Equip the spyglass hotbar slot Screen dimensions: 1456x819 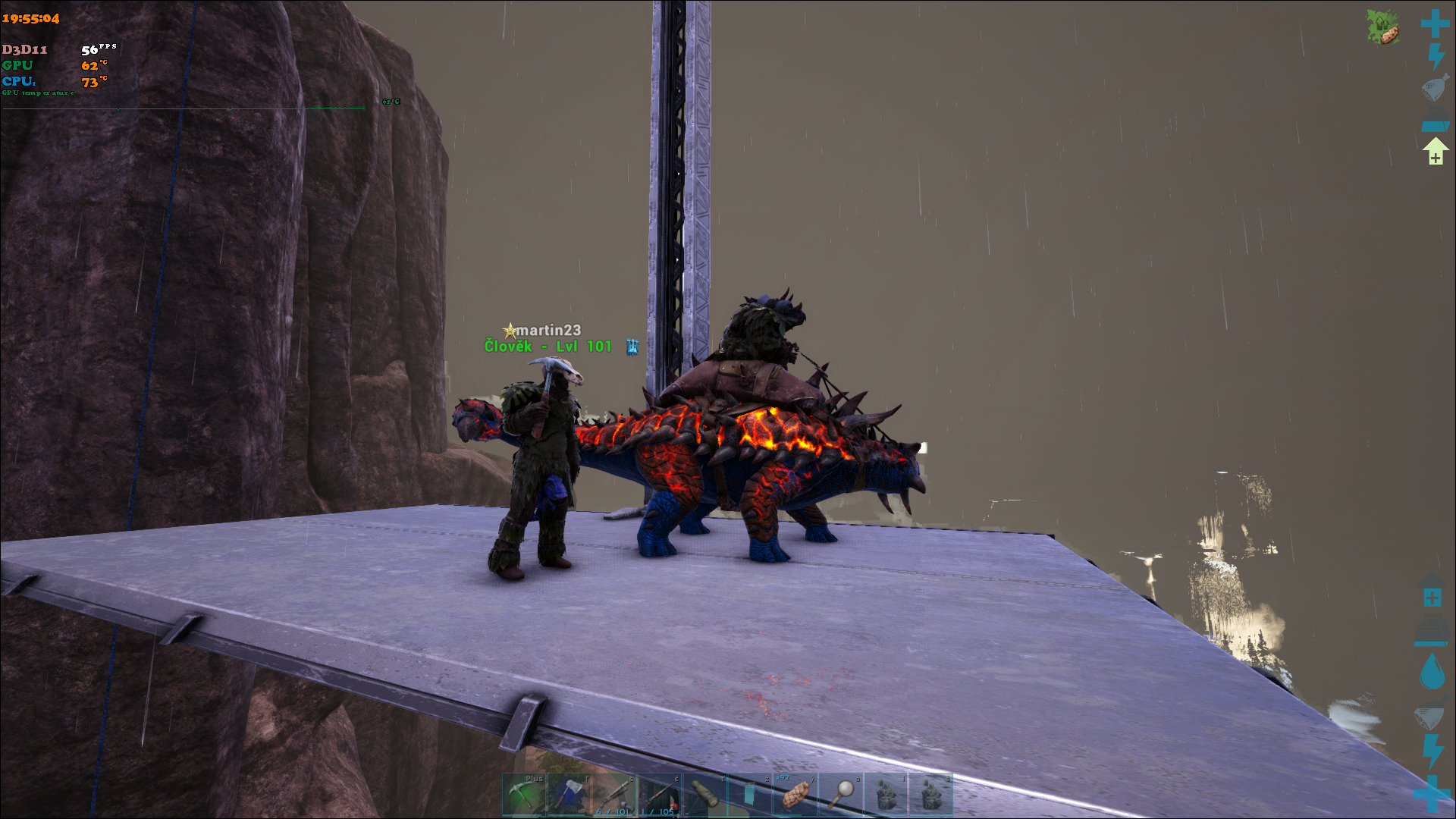tap(704, 795)
